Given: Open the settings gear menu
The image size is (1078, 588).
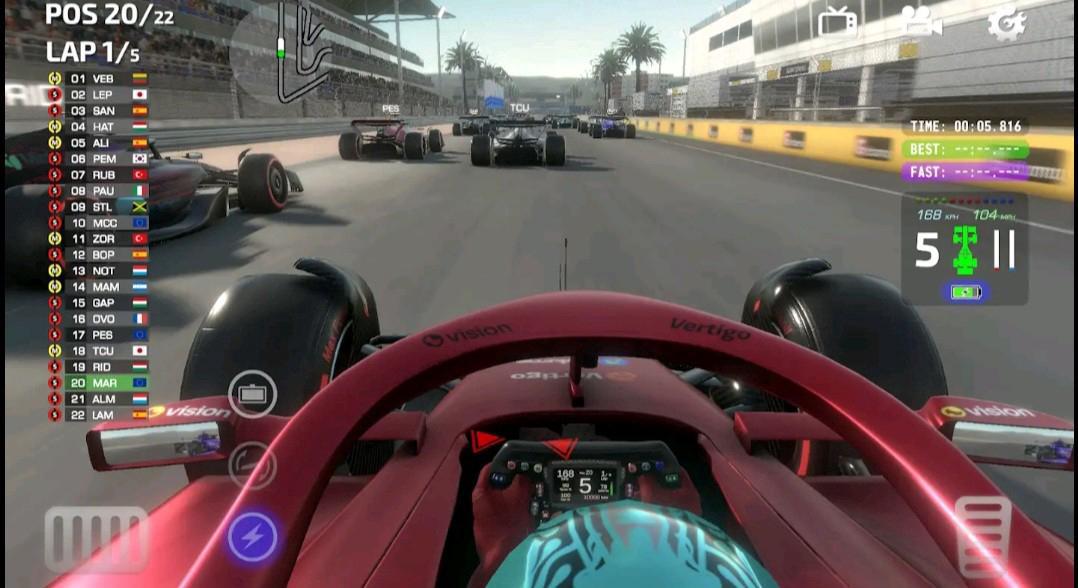Looking at the screenshot, I should (1006, 23).
